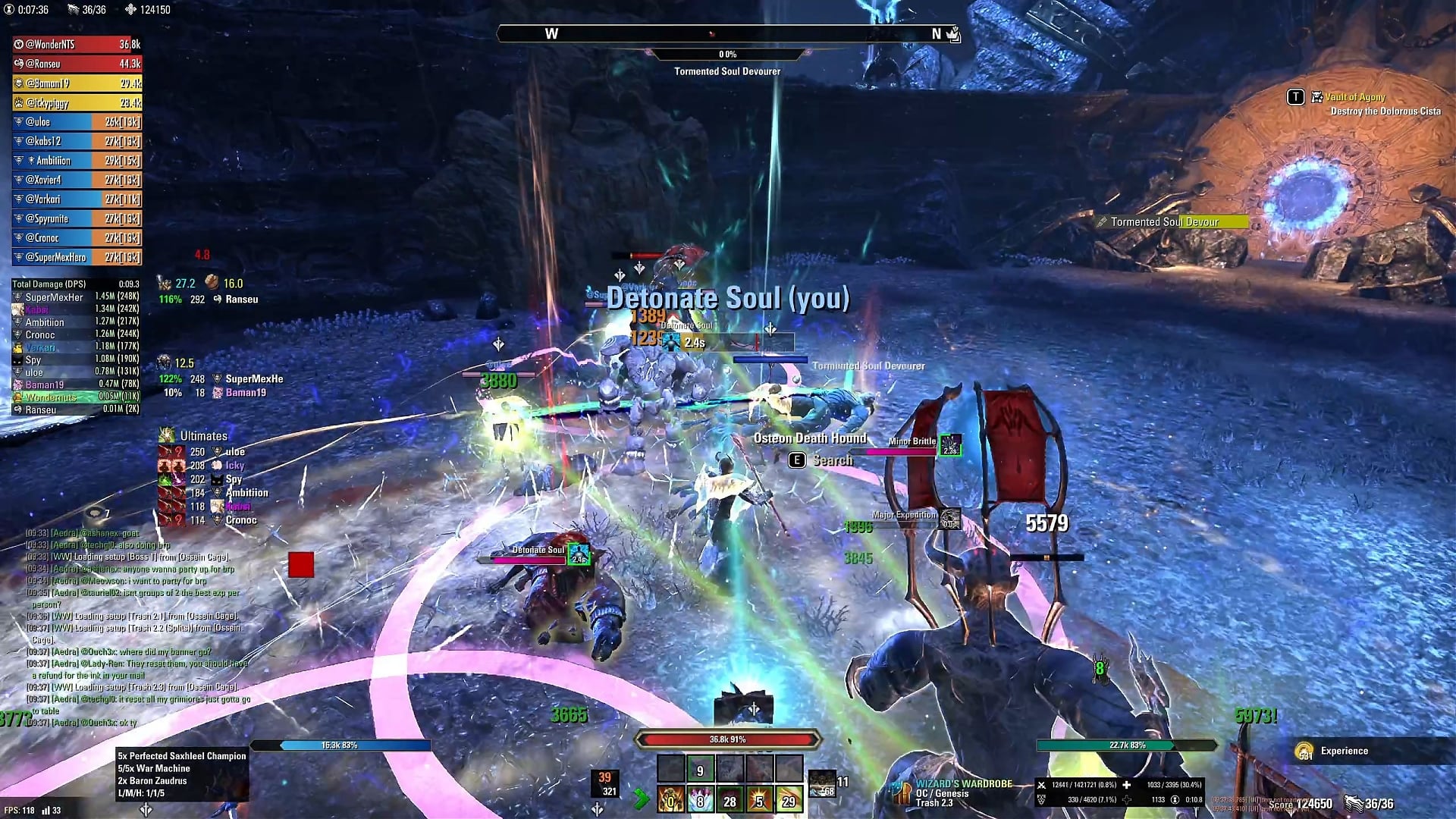The height and width of the screenshot is (819, 1456).
Task: Toggle the FPS counter display bottom left
Action: [x=21, y=810]
